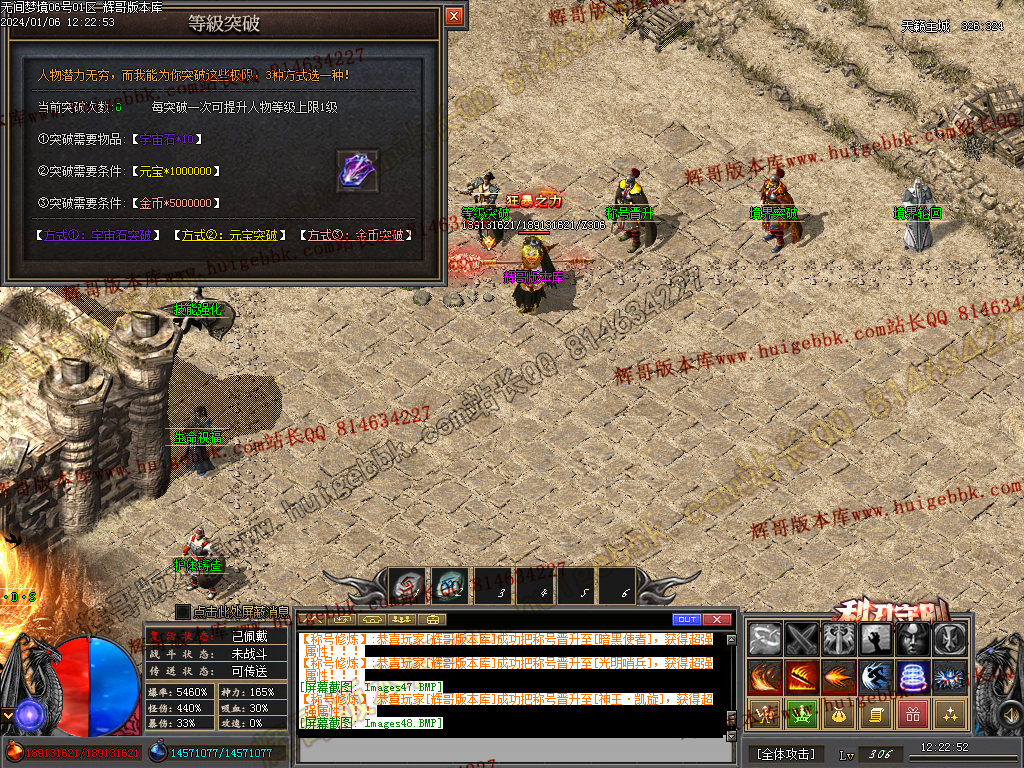
Task: Close the 等級突破 dialog window
Action: tap(454, 16)
